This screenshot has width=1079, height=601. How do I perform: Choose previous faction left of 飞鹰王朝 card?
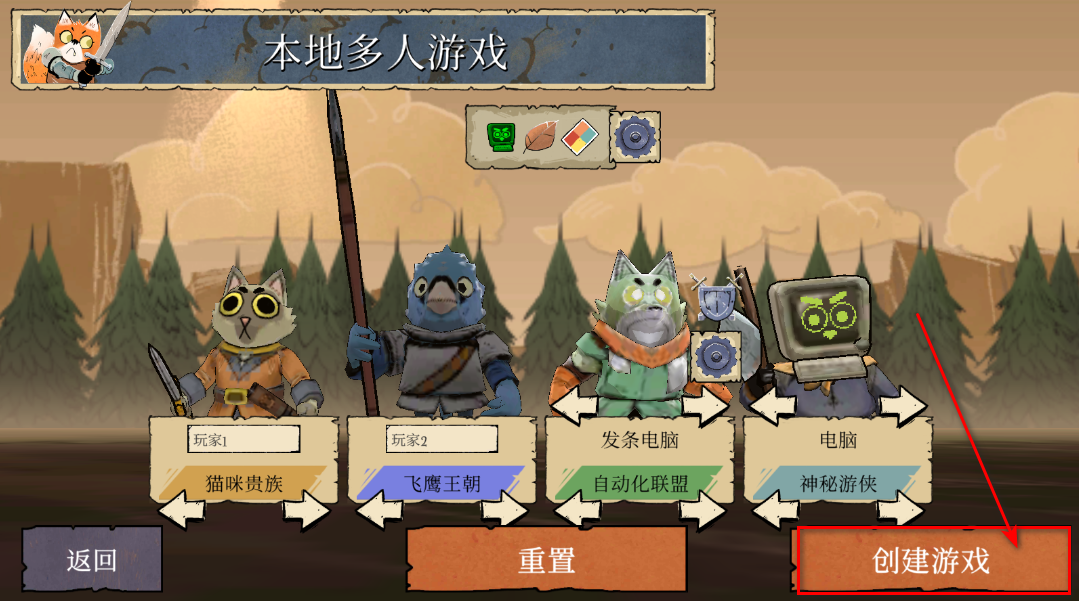pos(379,510)
